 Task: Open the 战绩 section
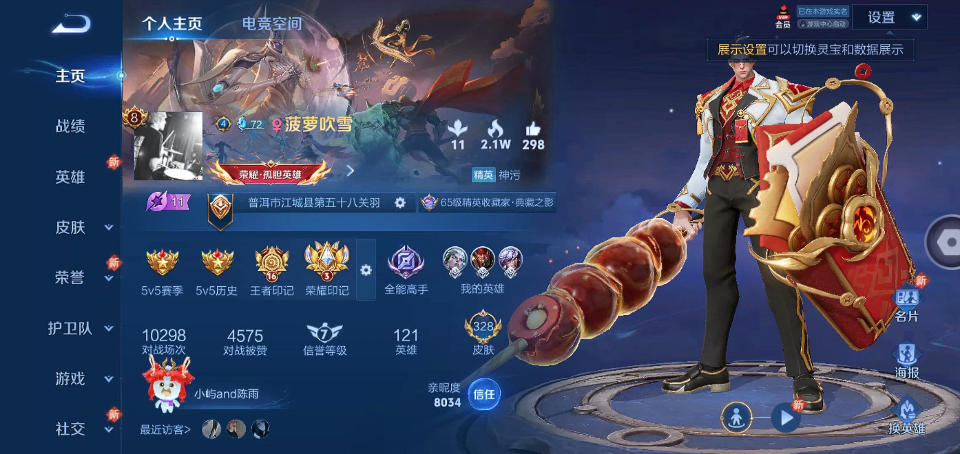(x=70, y=126)
